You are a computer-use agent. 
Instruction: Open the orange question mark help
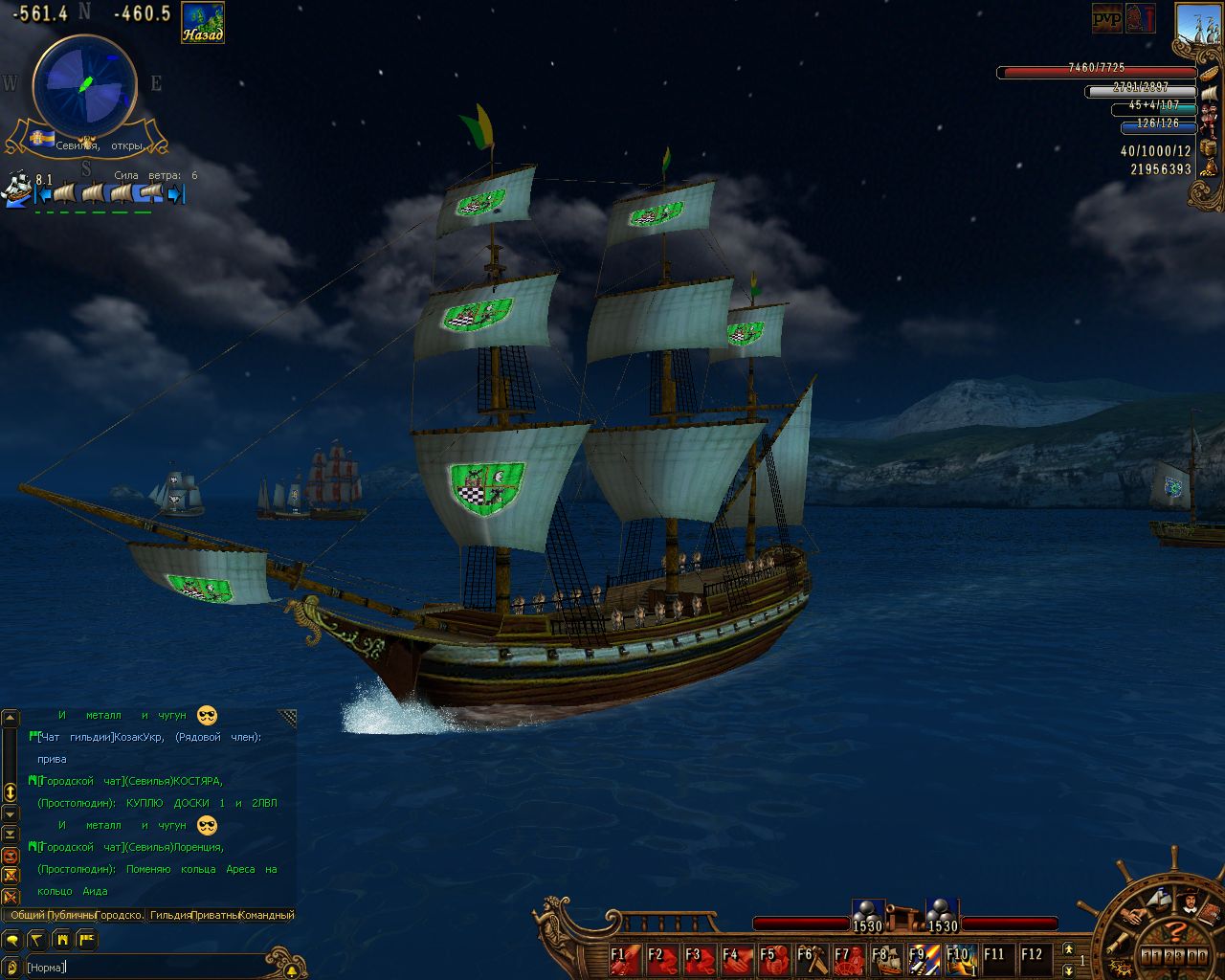click(x=1176, y=930)
